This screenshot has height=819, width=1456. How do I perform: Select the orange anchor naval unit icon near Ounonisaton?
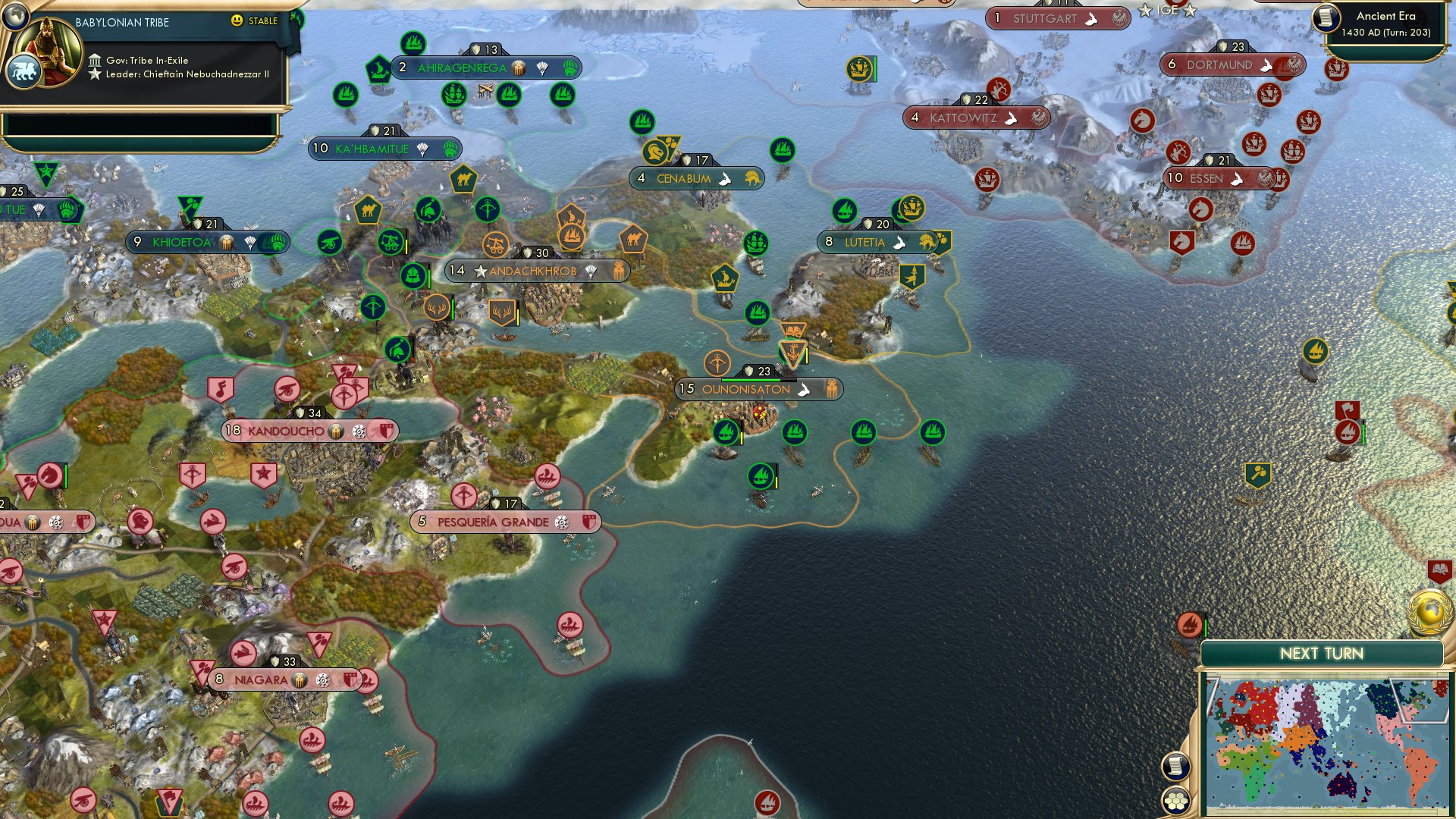792,350
